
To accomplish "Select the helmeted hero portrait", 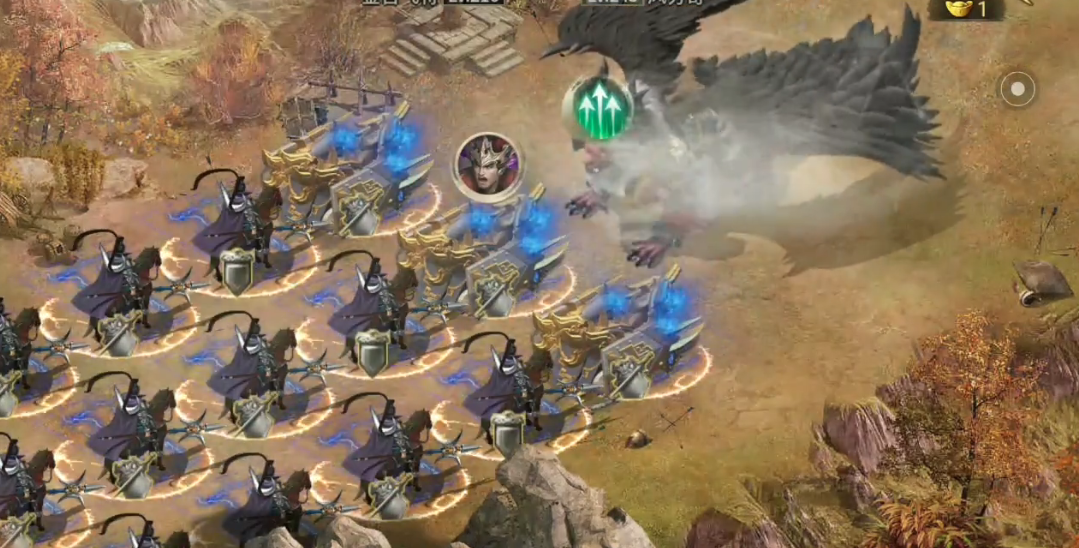I will pyautogui.click(x=487, y=166).
